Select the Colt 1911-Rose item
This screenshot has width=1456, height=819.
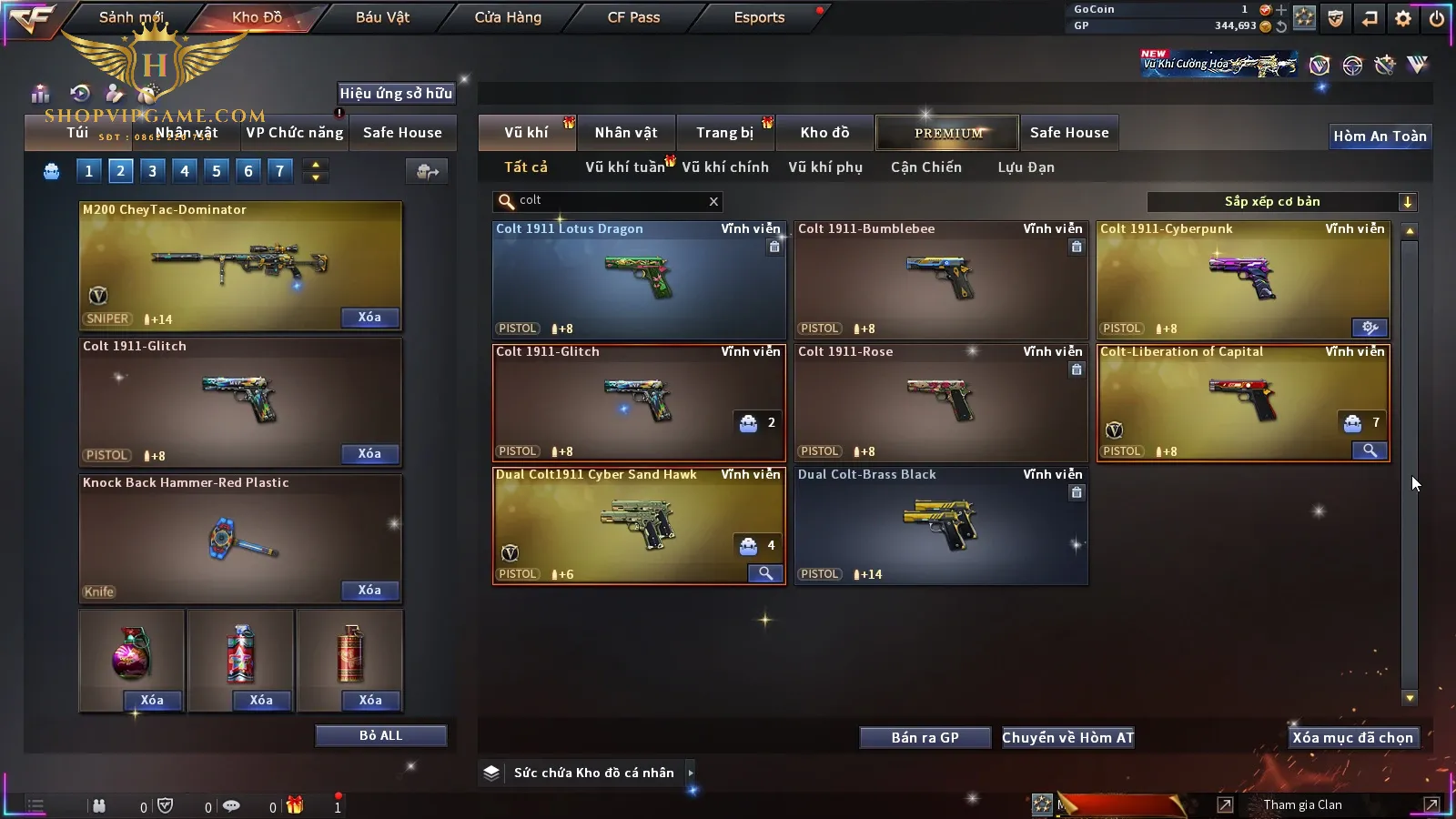(x=940, y=403)
